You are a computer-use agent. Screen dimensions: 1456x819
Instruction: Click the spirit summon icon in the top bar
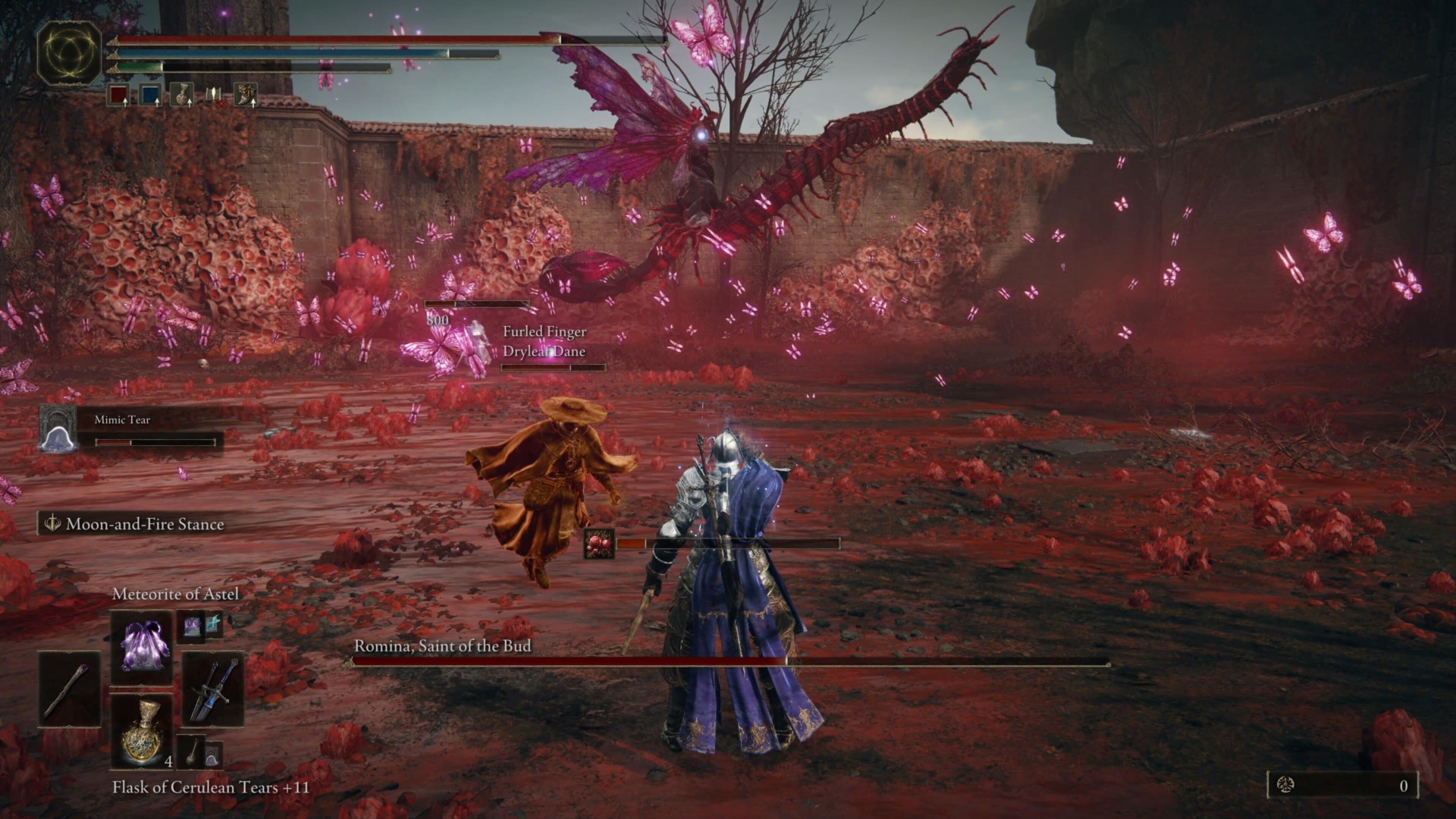tap(244, 95)
